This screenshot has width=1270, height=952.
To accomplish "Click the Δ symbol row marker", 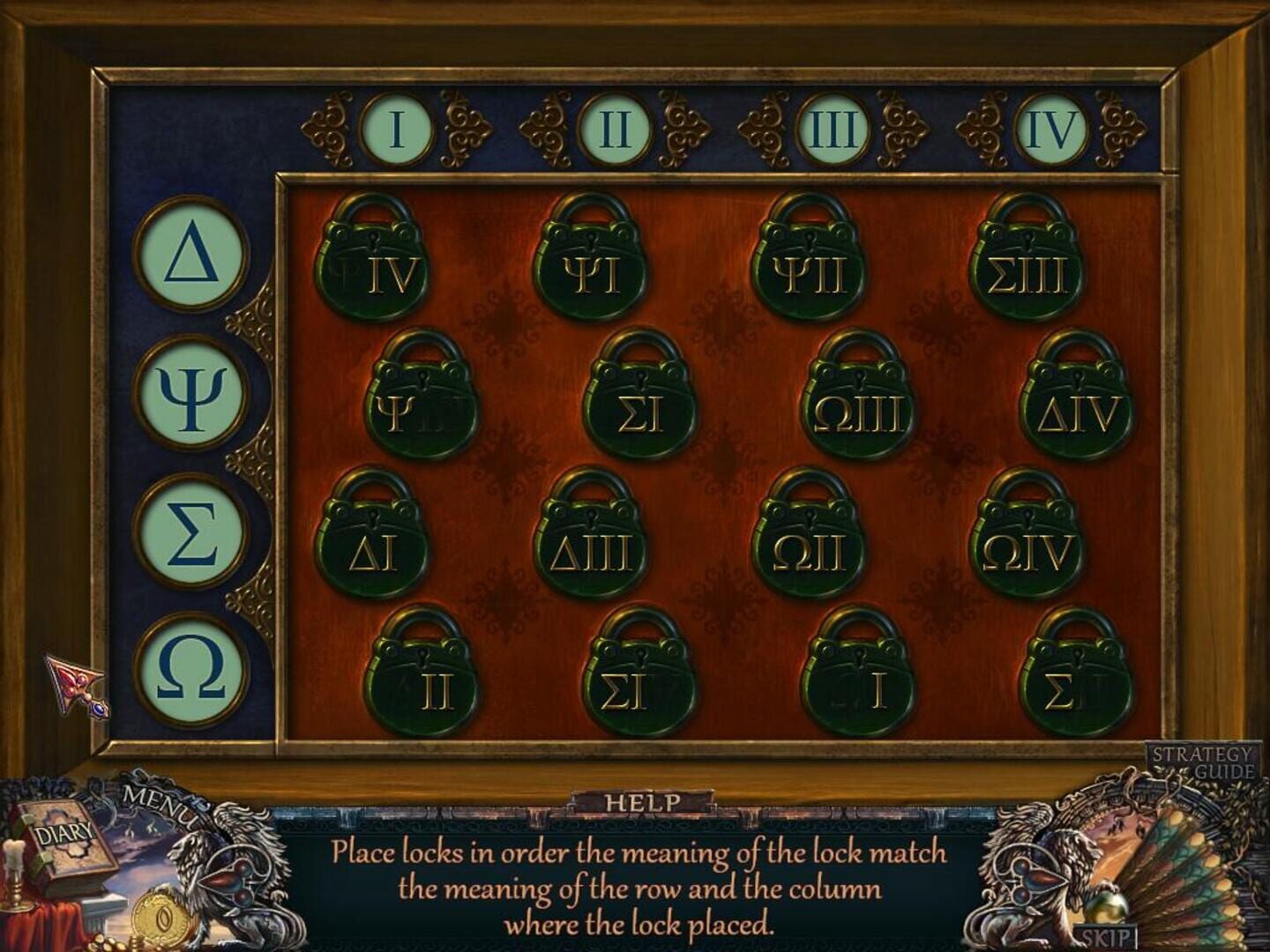I will (190, 256).
